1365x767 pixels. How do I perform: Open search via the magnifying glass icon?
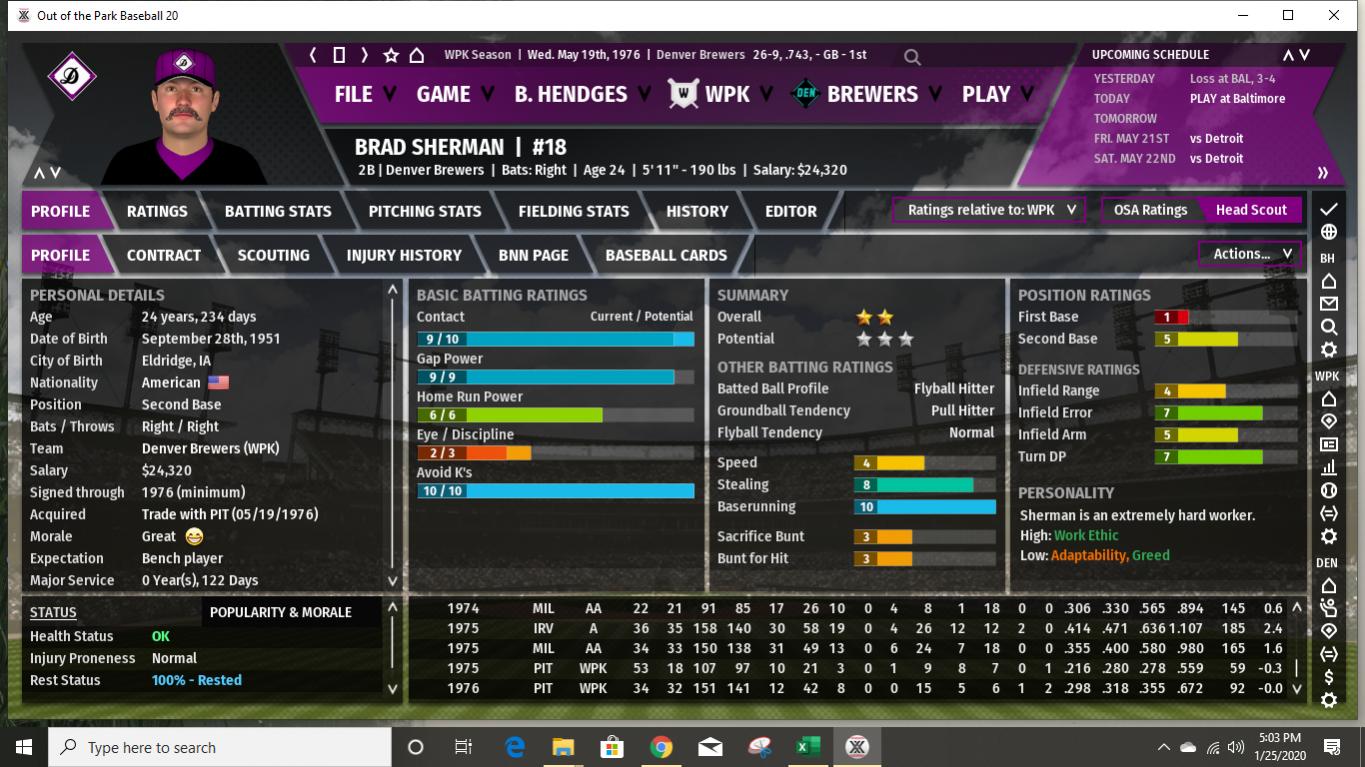coord(911,57)
